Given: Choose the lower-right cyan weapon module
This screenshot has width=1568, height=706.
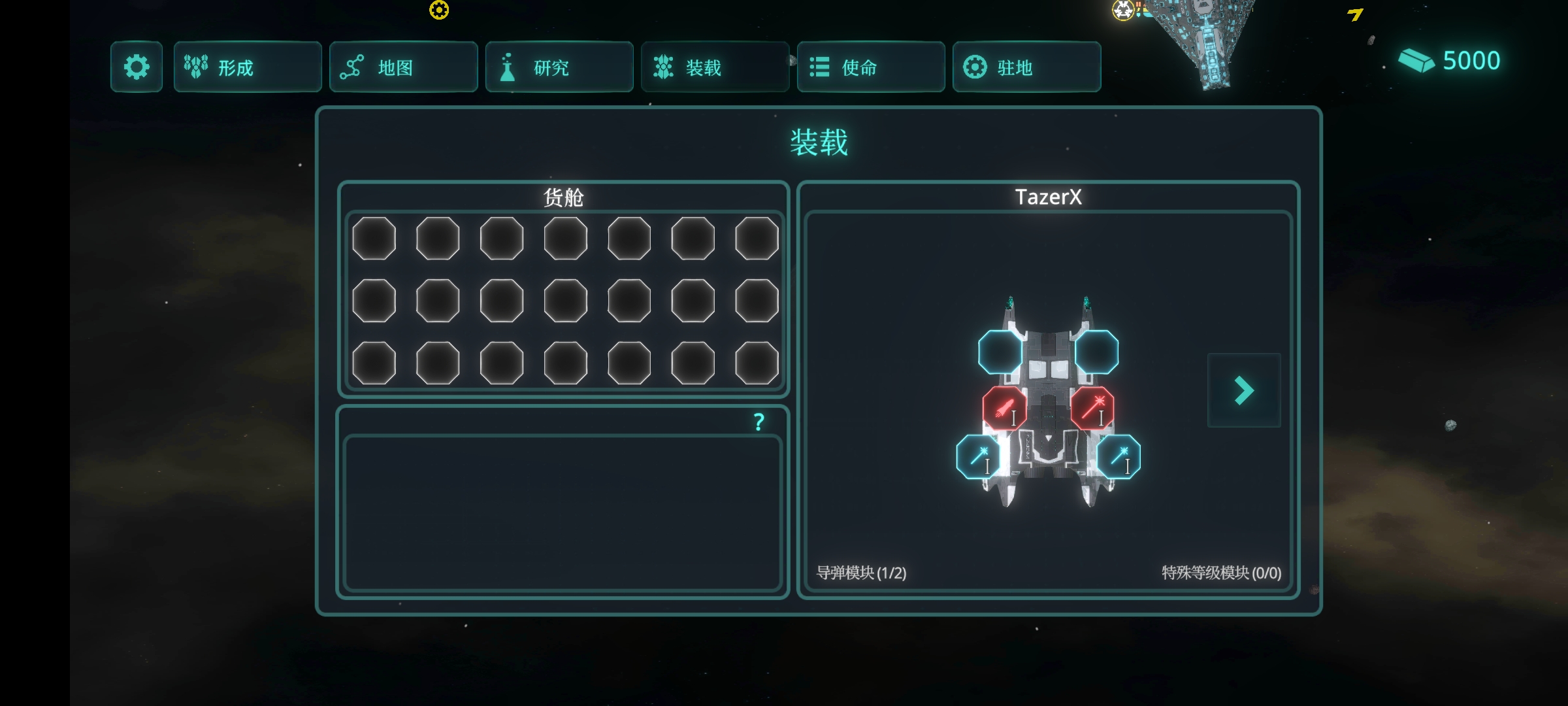Looking at the screenshot, I should point(1119,457).
